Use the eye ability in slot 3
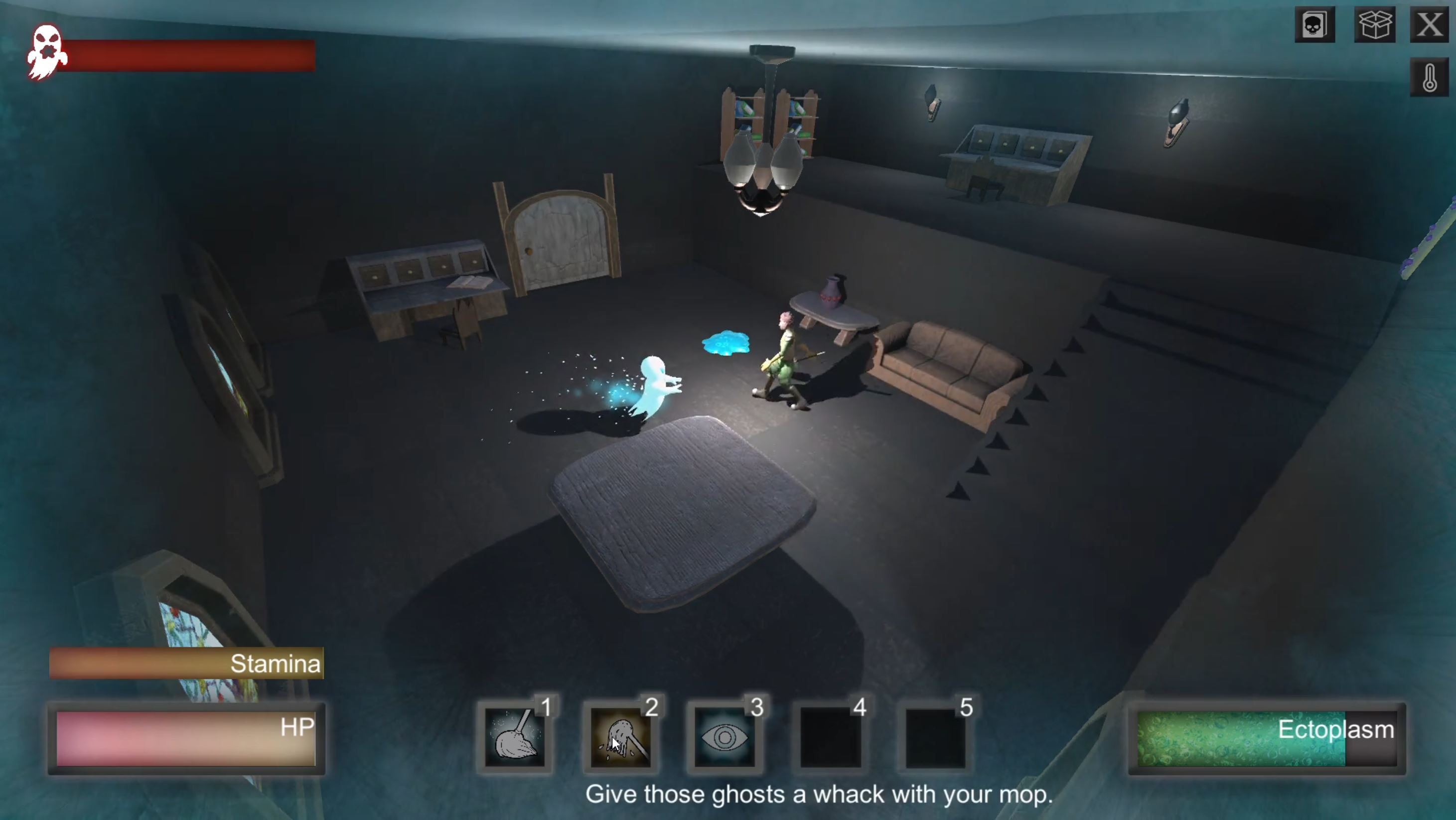 point(725,737)
